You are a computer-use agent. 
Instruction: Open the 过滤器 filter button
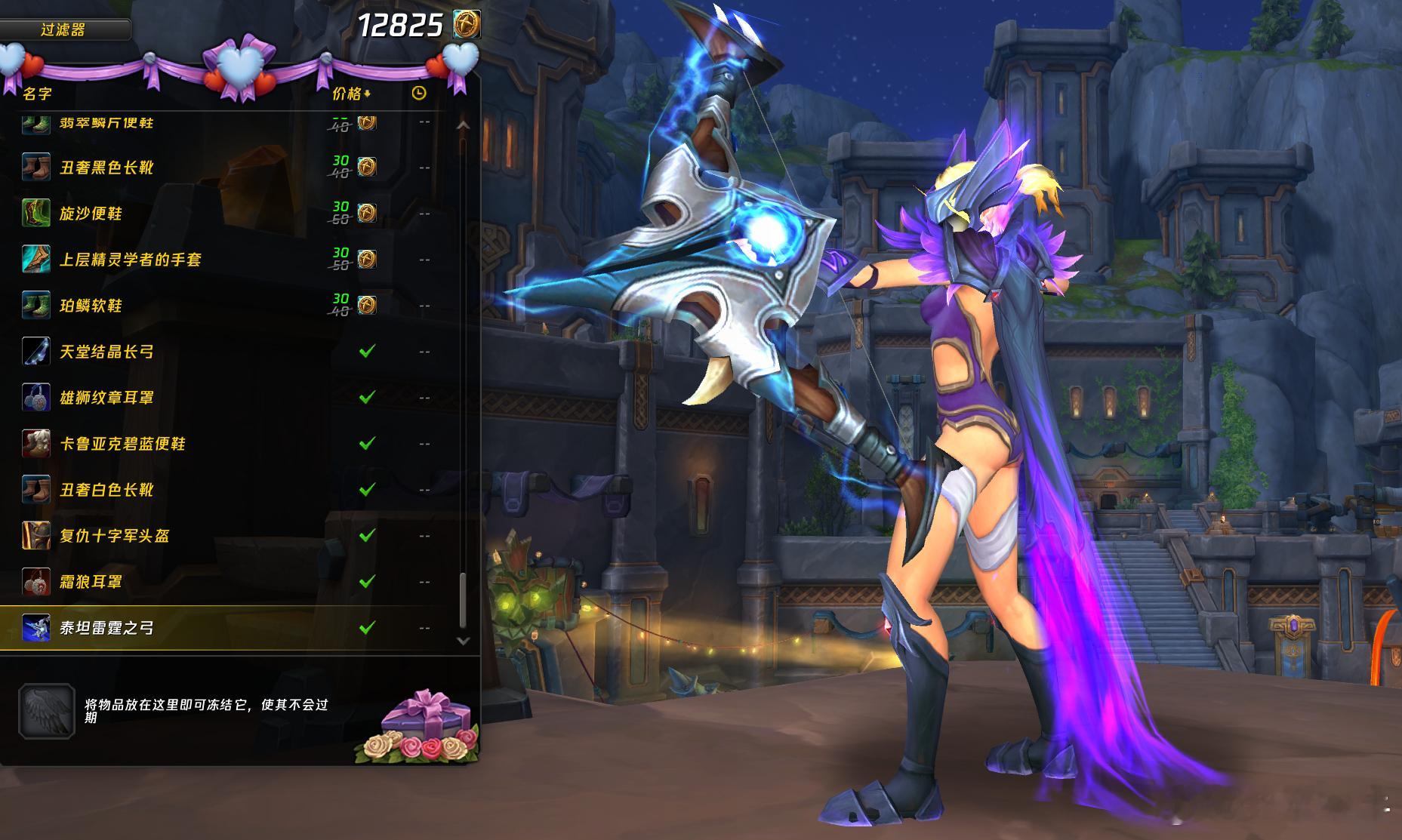click(x=63, y=30)
